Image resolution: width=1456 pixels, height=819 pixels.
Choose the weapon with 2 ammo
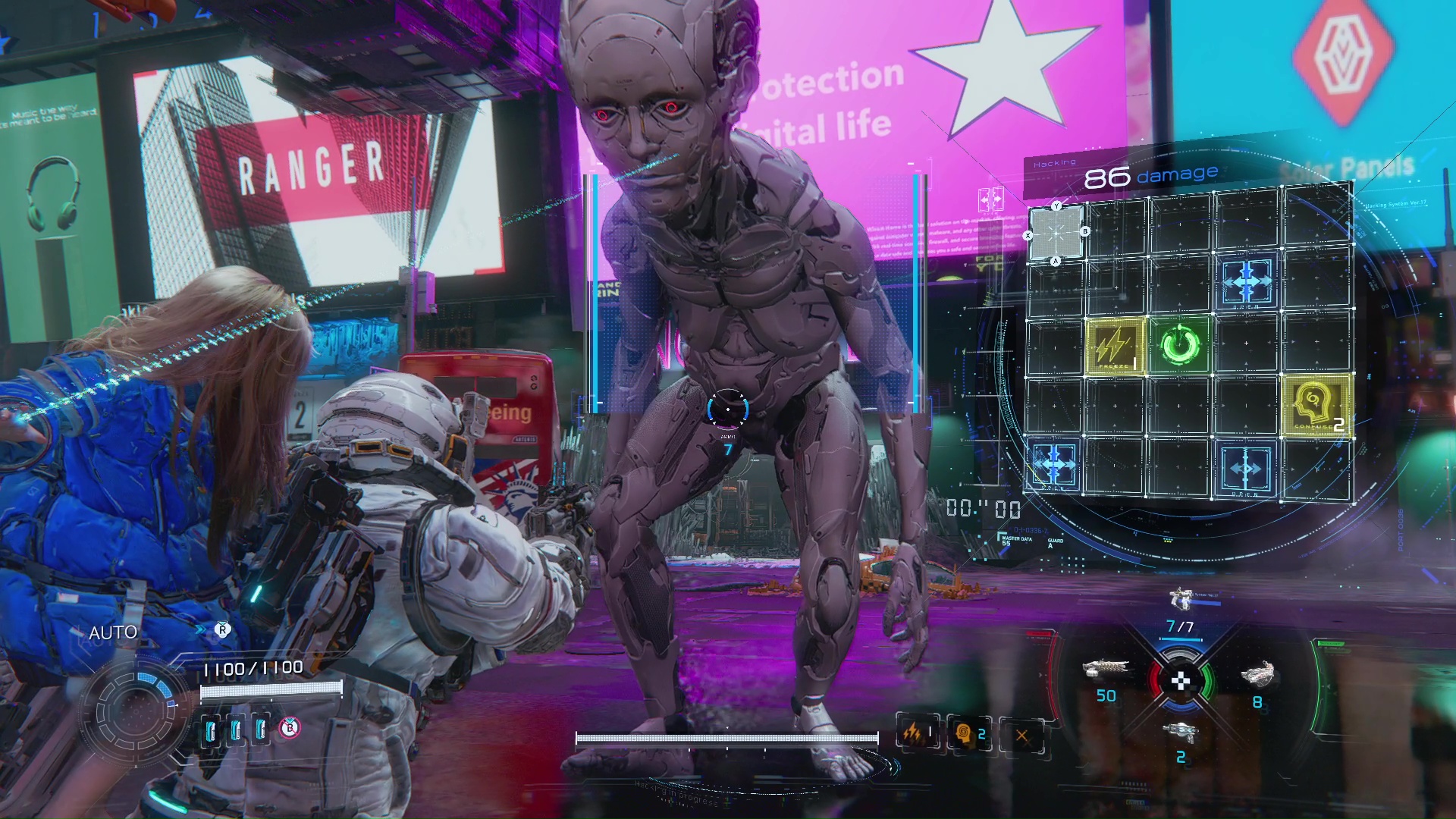click(x=1181, y=733)
